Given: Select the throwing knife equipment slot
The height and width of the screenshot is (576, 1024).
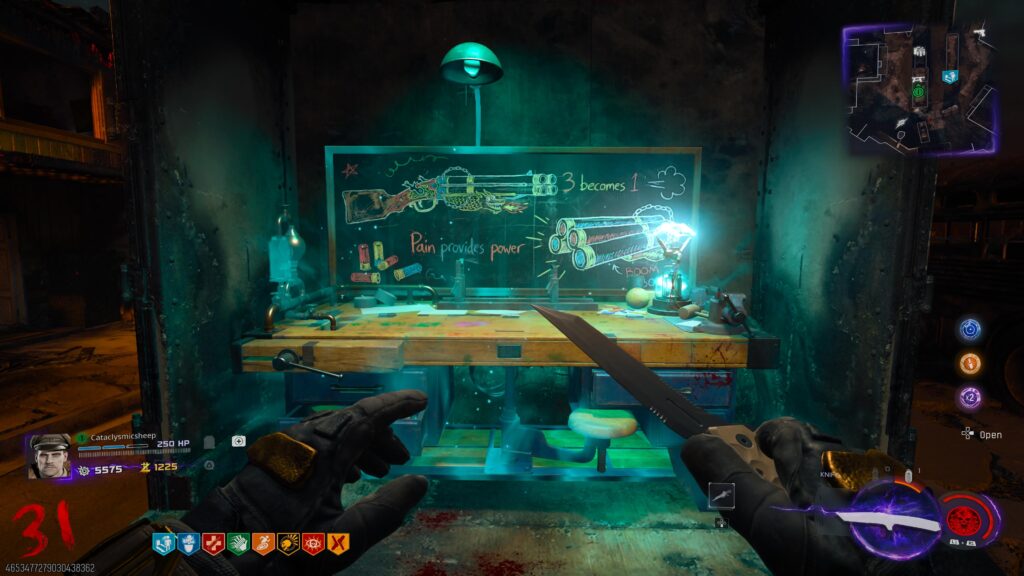Looking at the screenshot, I should (x=721, y=494).
